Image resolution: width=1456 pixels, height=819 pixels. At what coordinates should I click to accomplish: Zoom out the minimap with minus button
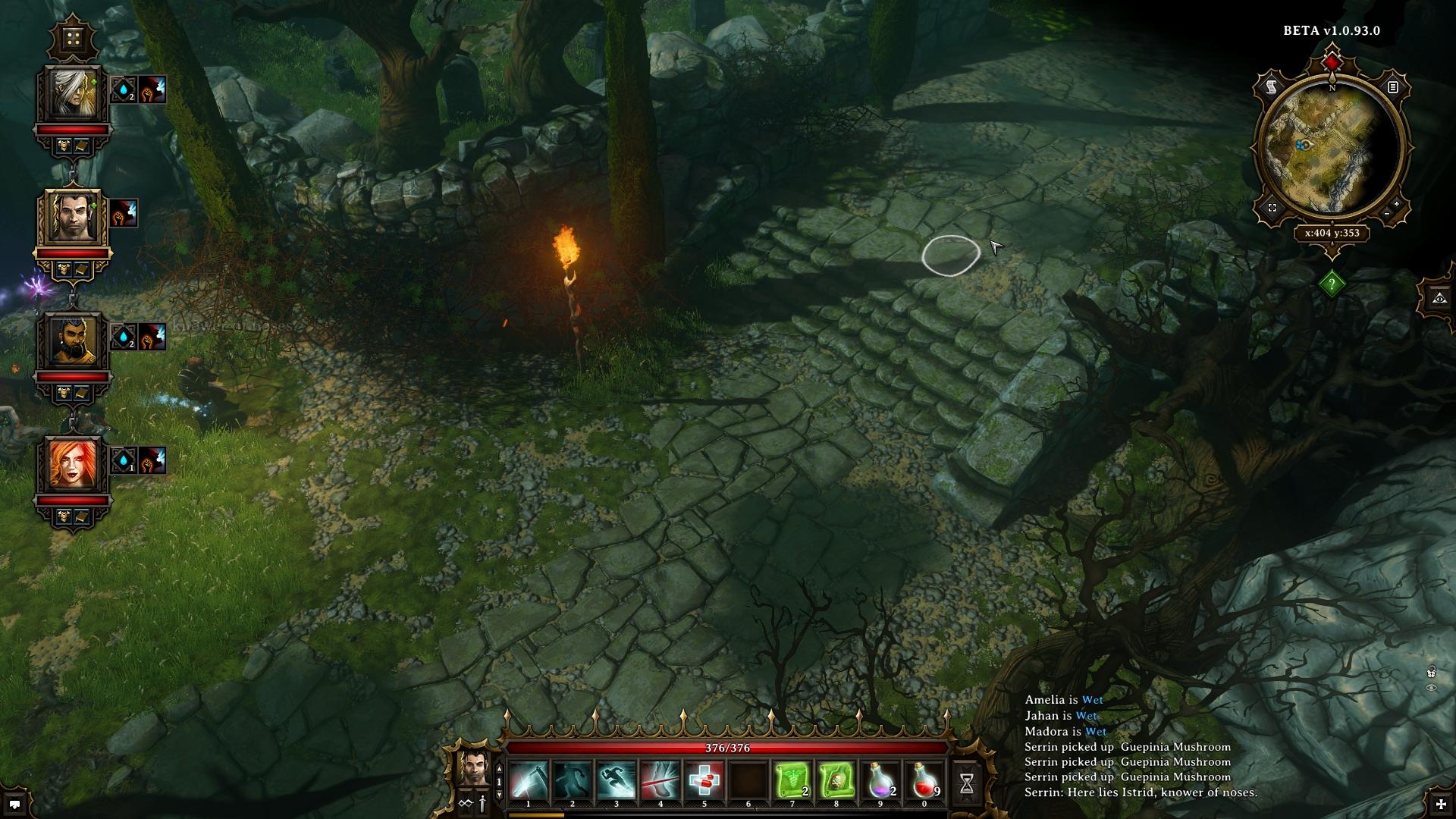[1387, 215]
